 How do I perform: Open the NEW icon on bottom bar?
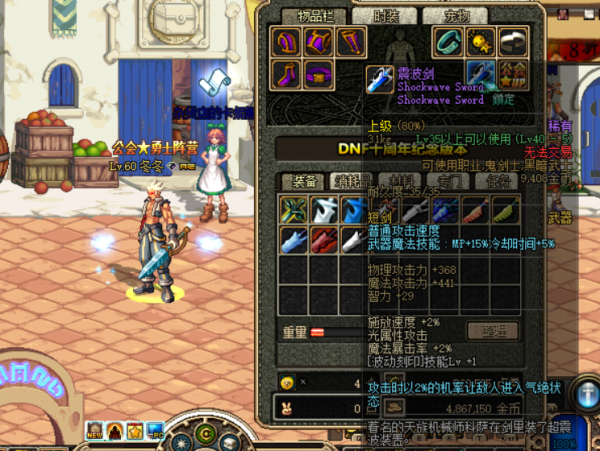click(x=95, y=431)
